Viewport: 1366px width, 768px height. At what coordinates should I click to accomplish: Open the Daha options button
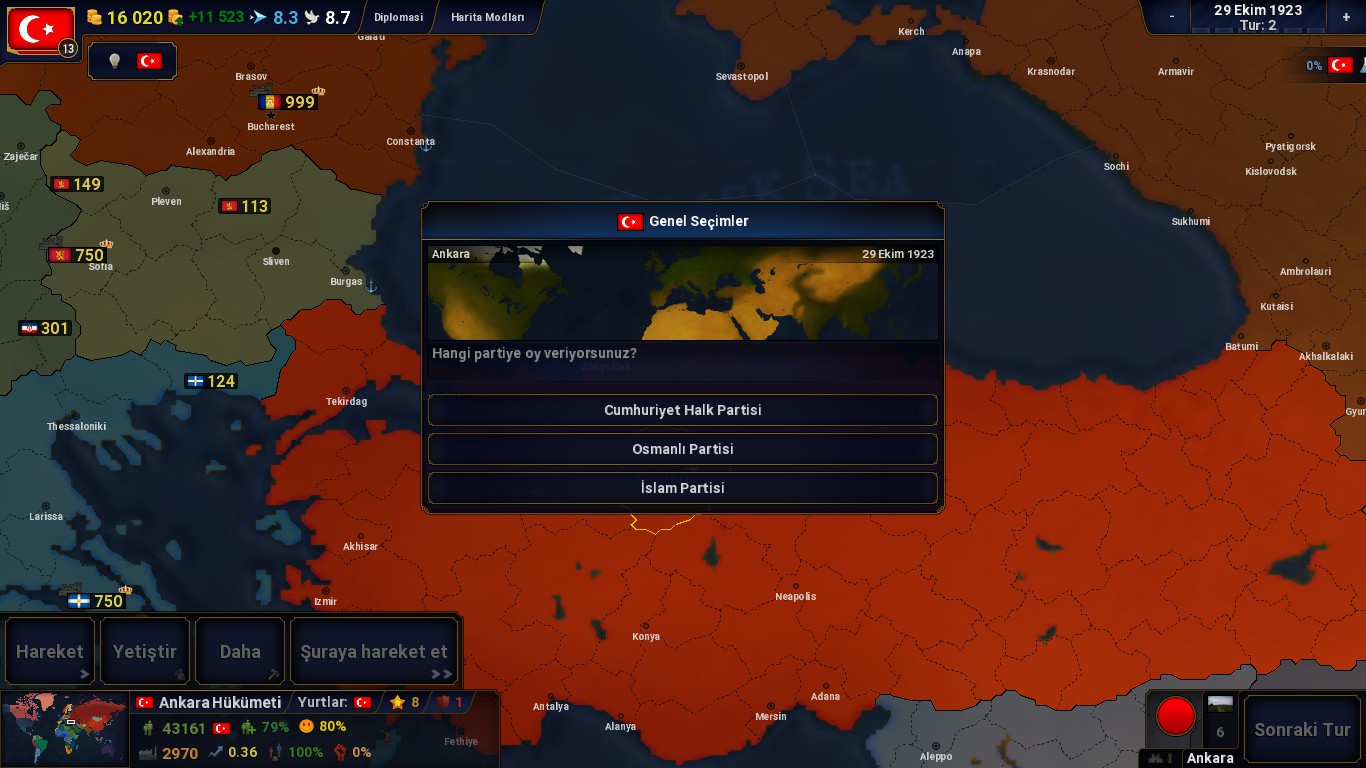240,652
